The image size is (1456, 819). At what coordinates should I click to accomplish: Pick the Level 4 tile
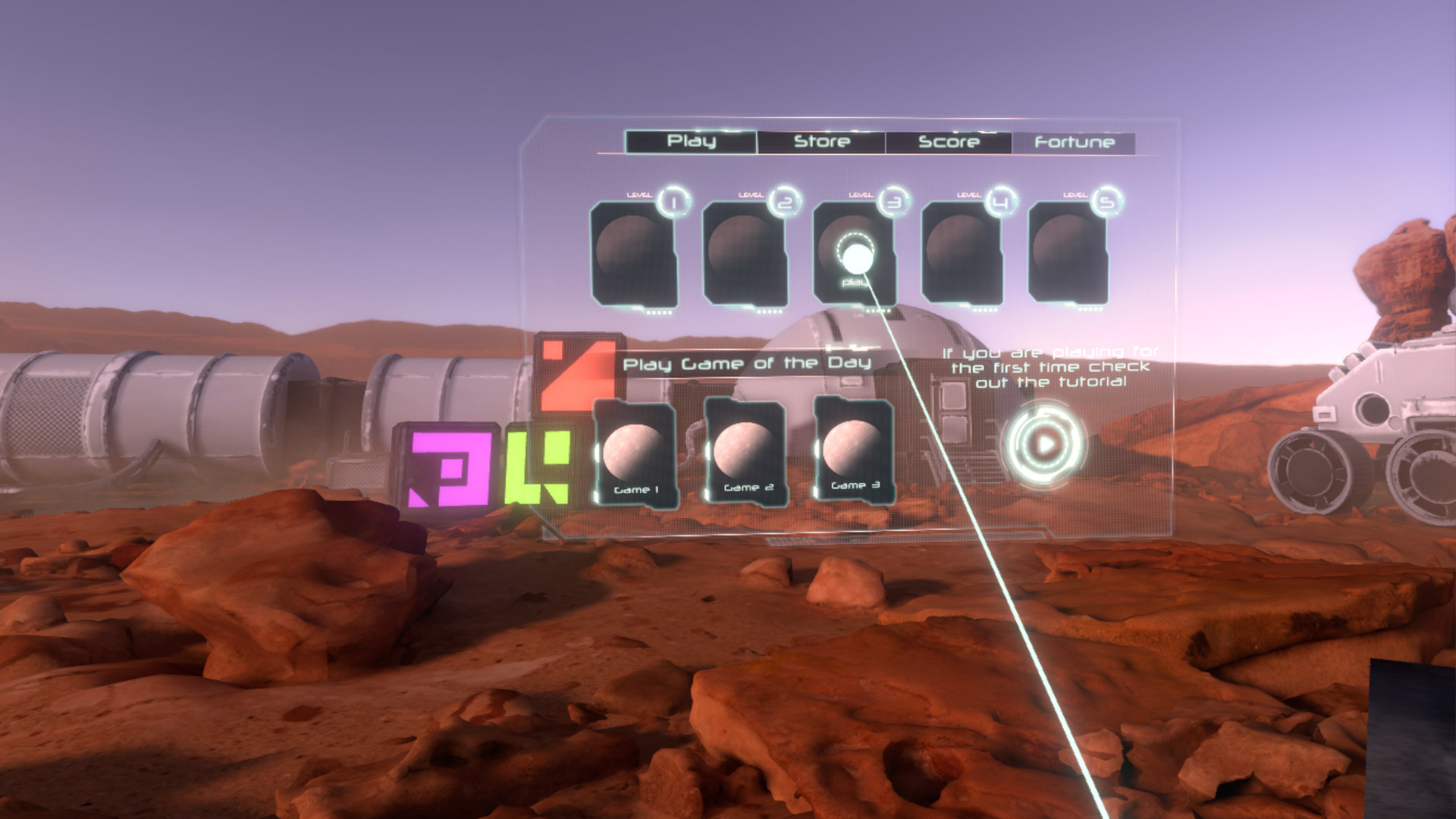coord(962,253)
